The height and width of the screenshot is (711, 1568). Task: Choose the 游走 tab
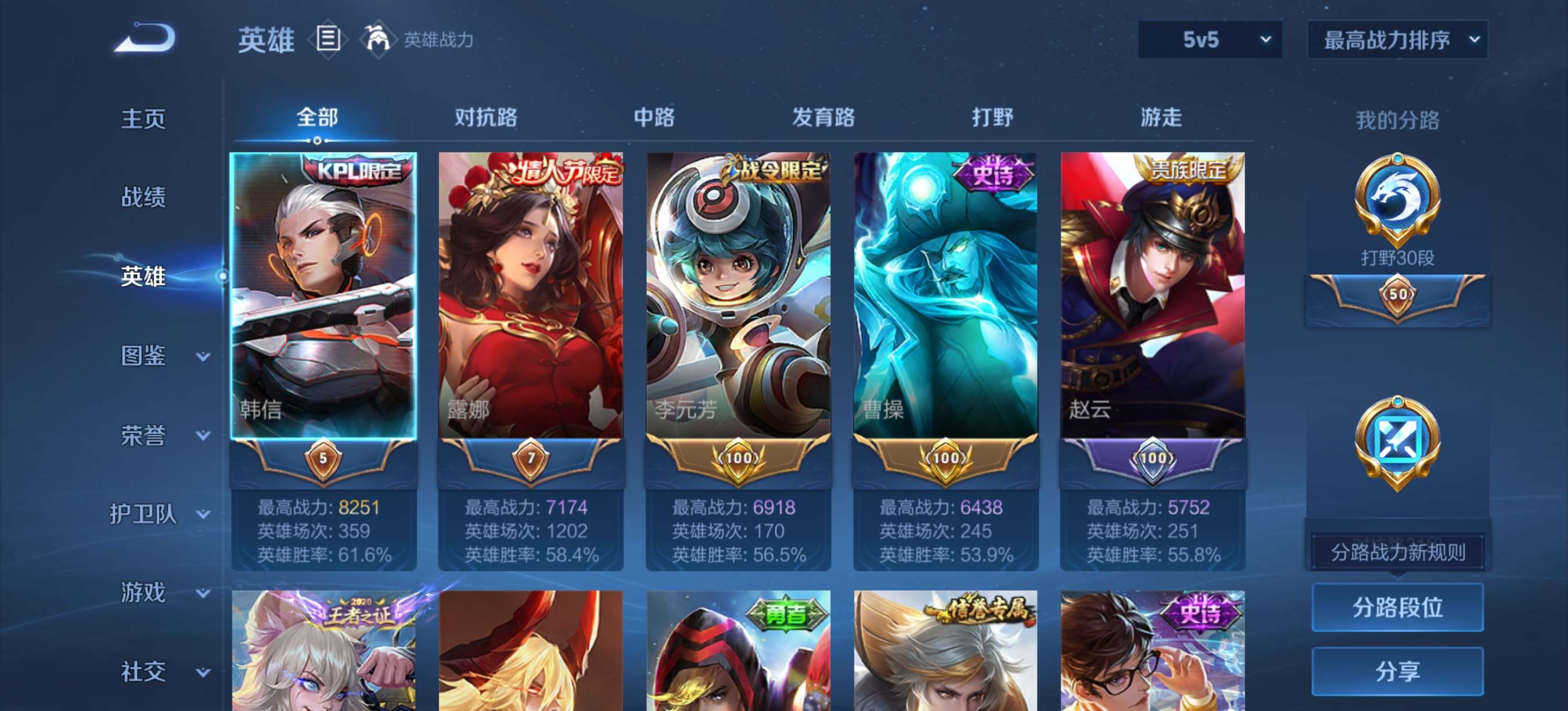click(x=1160, y=117)
